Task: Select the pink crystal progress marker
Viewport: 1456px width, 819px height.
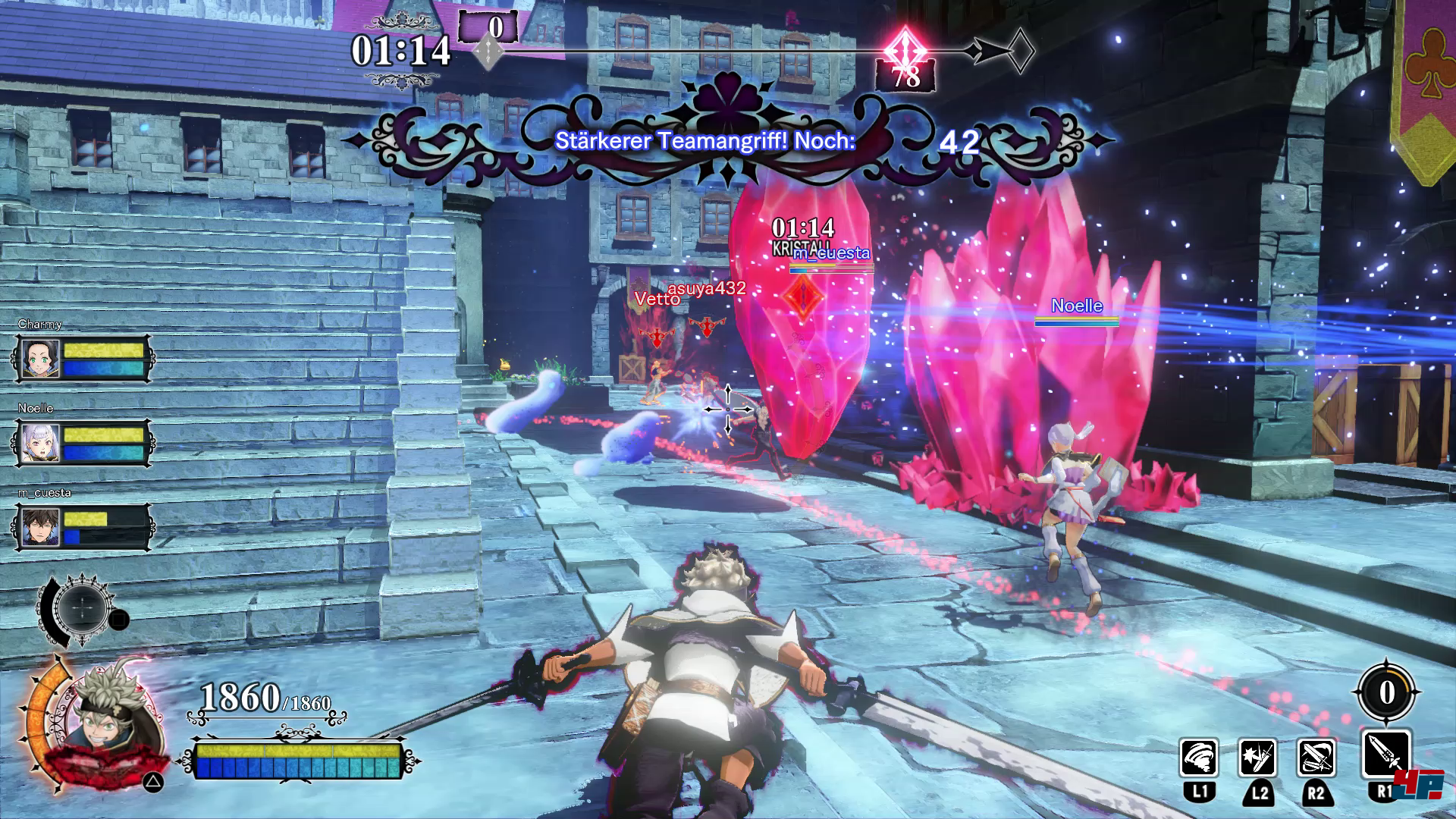Action: (x=905, y=50)
